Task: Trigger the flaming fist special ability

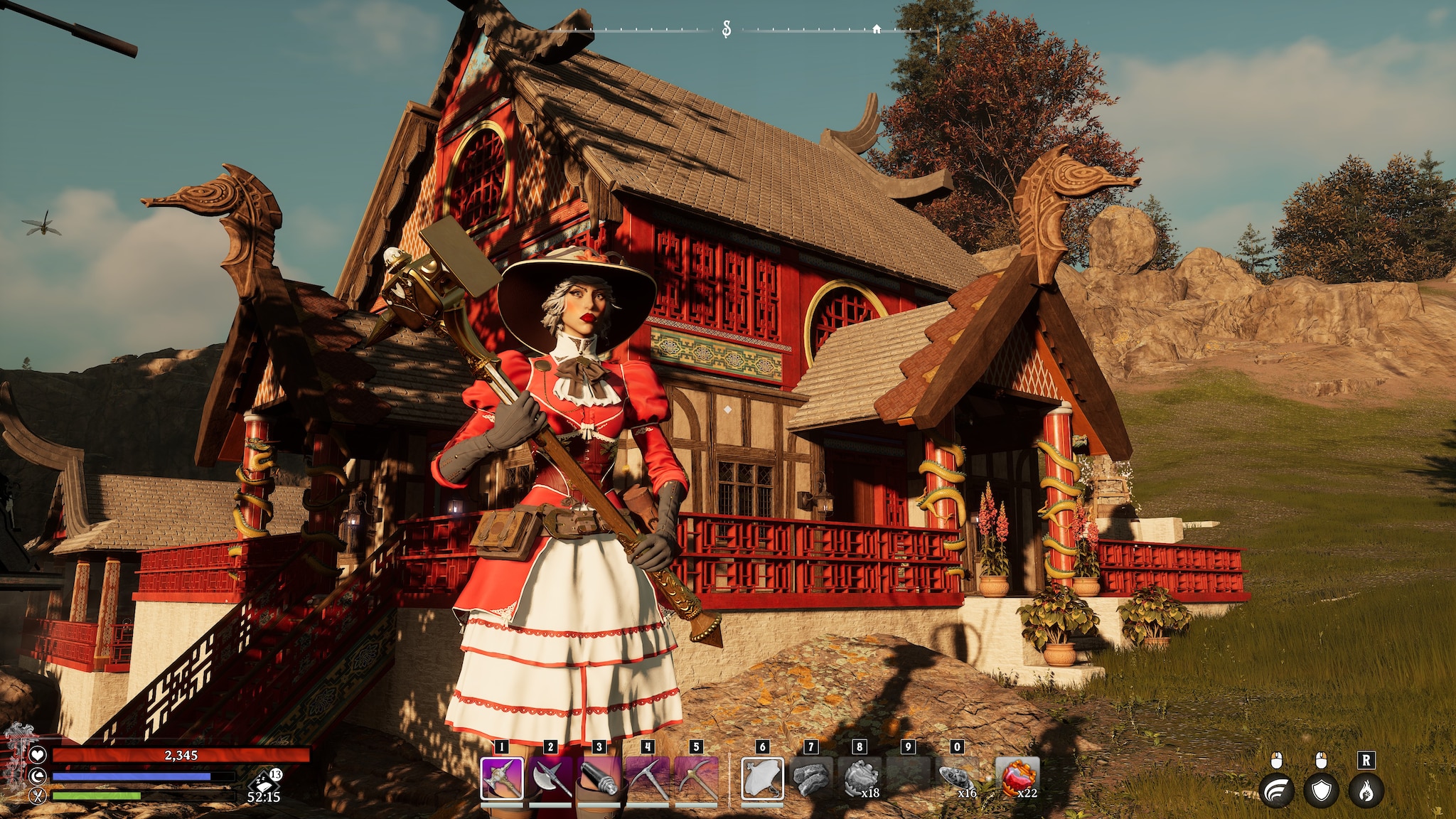Action: tap(1366, 791)
